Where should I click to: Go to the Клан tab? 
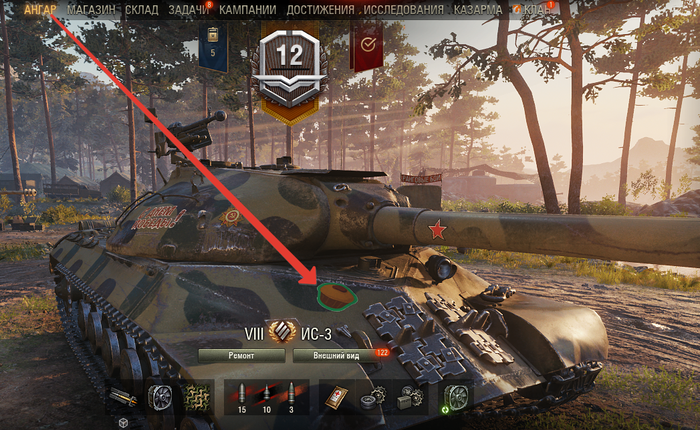click(x=538, y=9)
